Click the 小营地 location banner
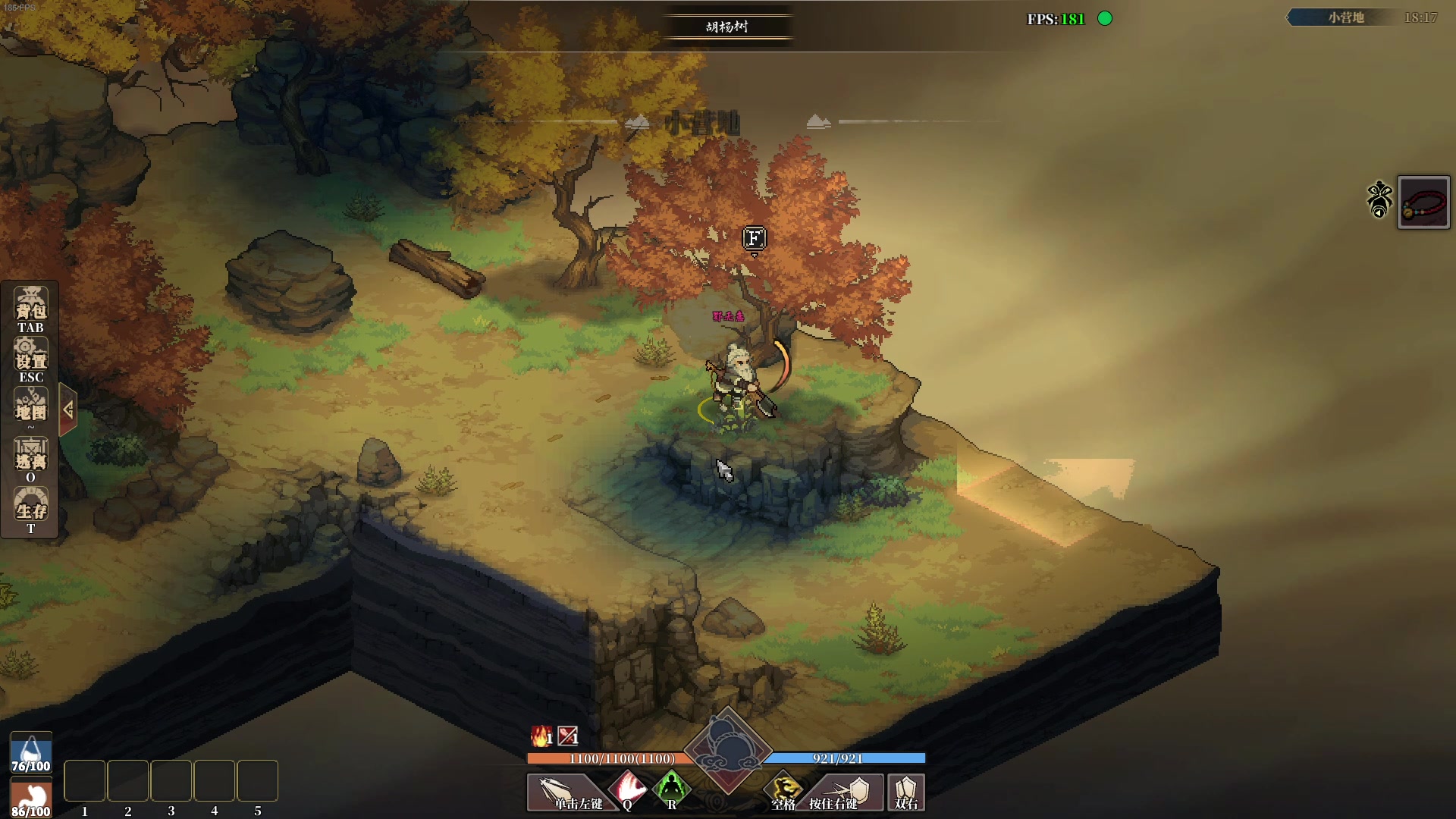This screenshot has width=1456, height=819. (1345, 17)
